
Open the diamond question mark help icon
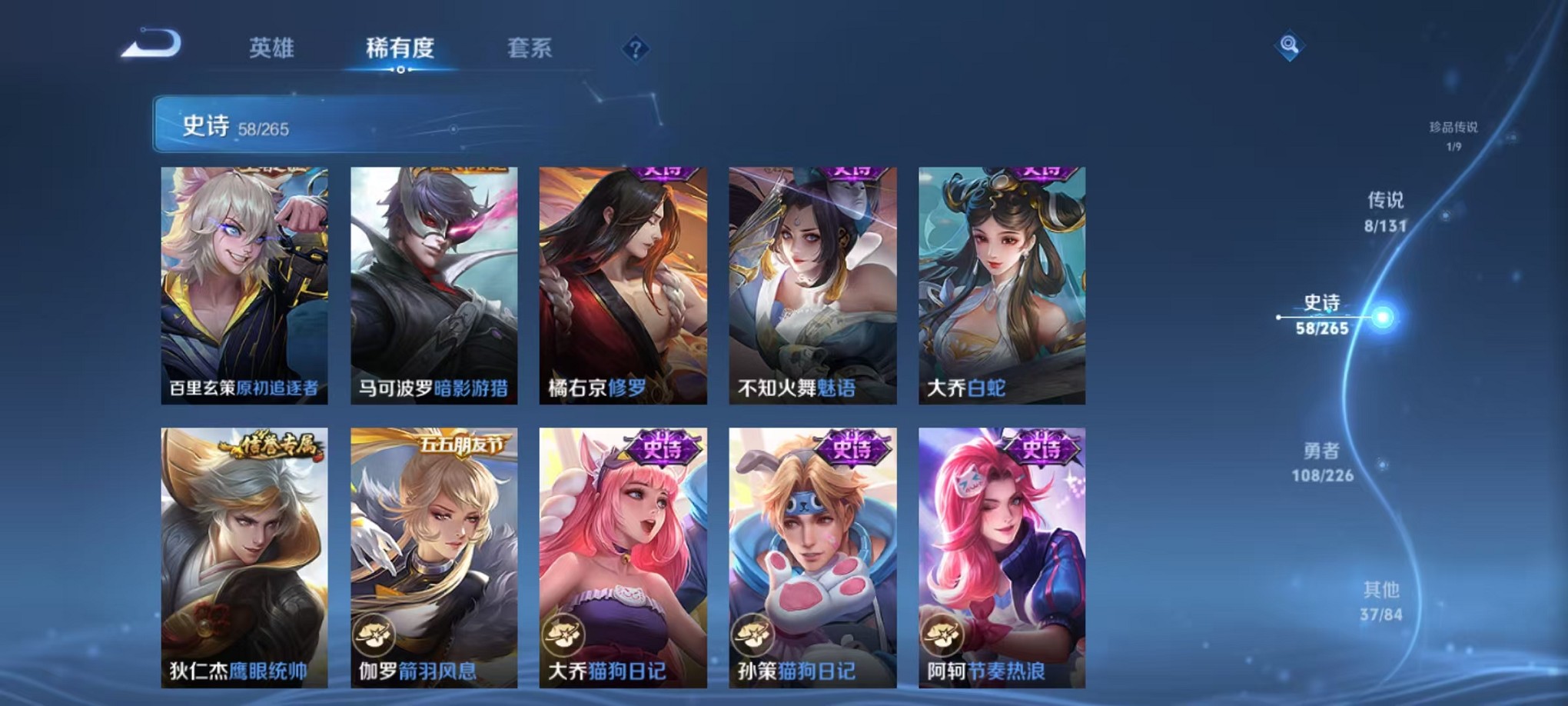[x=634, y=49]
